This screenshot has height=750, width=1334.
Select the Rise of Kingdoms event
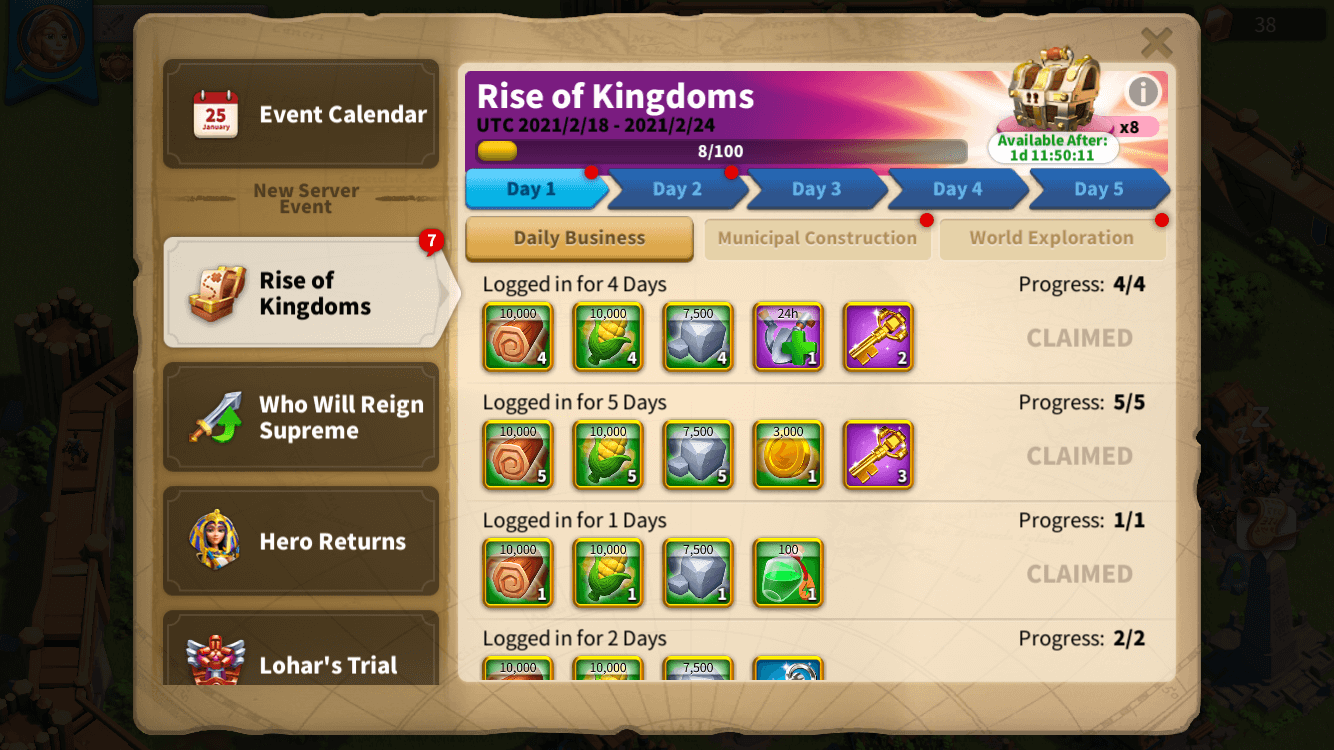[x=301, y=292]
